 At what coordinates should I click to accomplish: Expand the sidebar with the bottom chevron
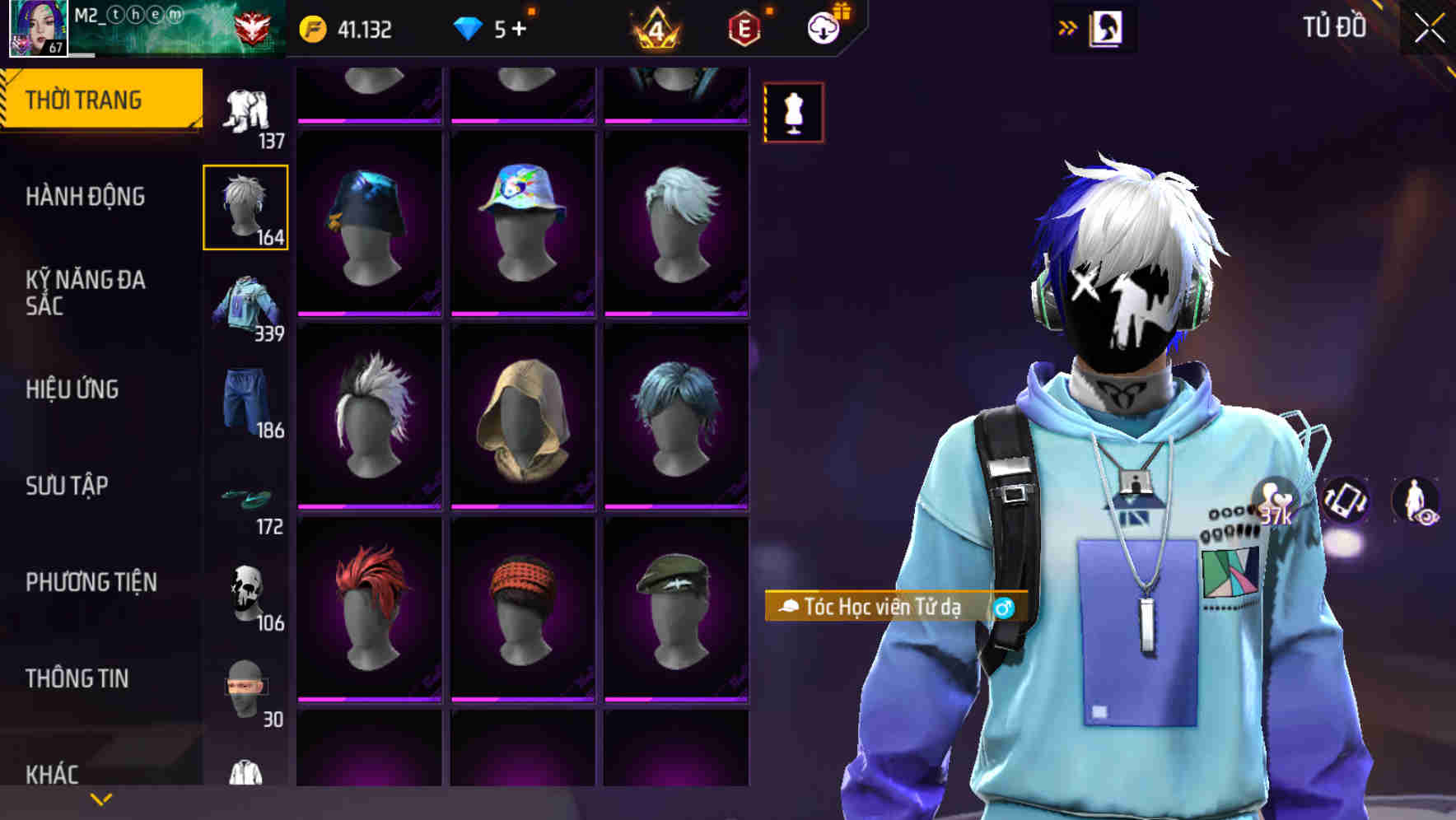[x=99, y=799]
